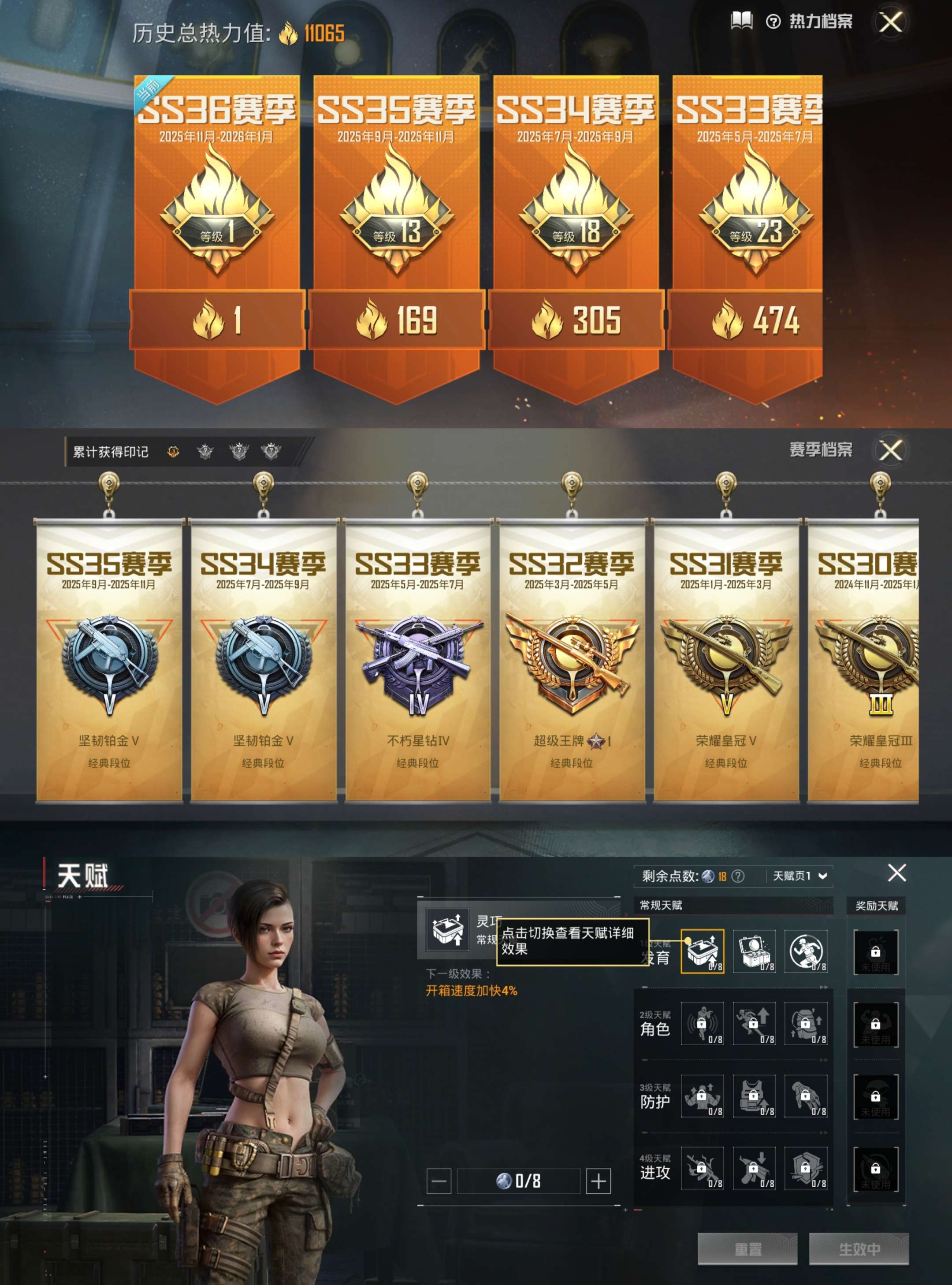Open the SS31 荣耀皇冠 V banner
This screenshot has height=1285, width=952.
coord(725,660)
